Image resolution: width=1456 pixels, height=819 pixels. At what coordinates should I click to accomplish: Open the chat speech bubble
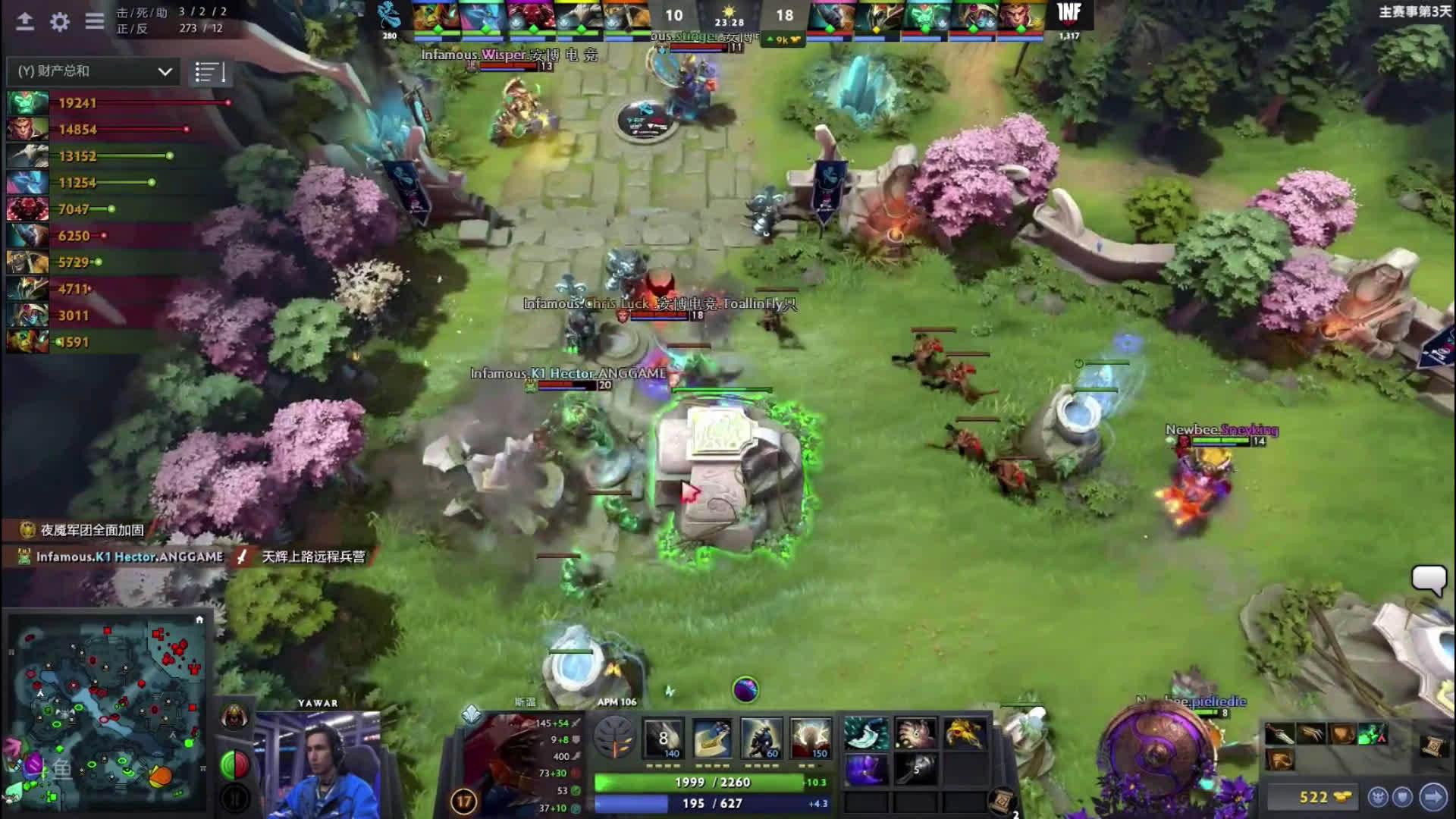point(1429,580)
